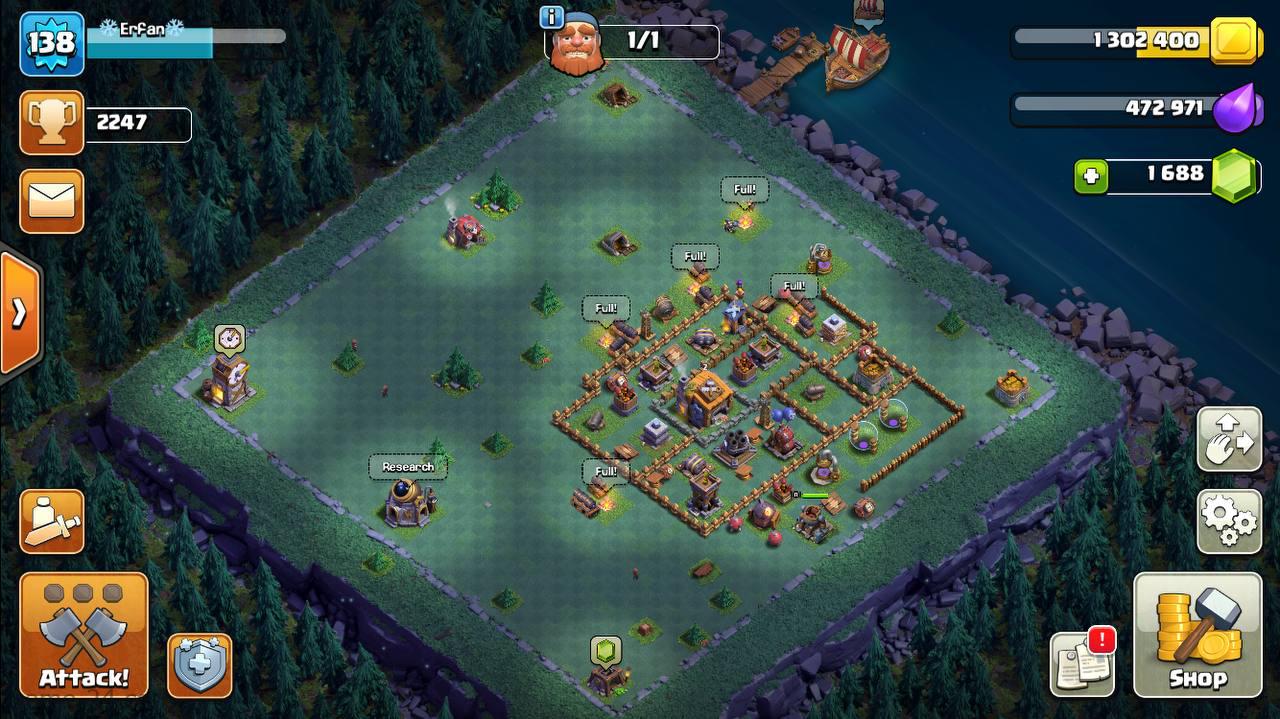Open the Shop

[1197, 635]
